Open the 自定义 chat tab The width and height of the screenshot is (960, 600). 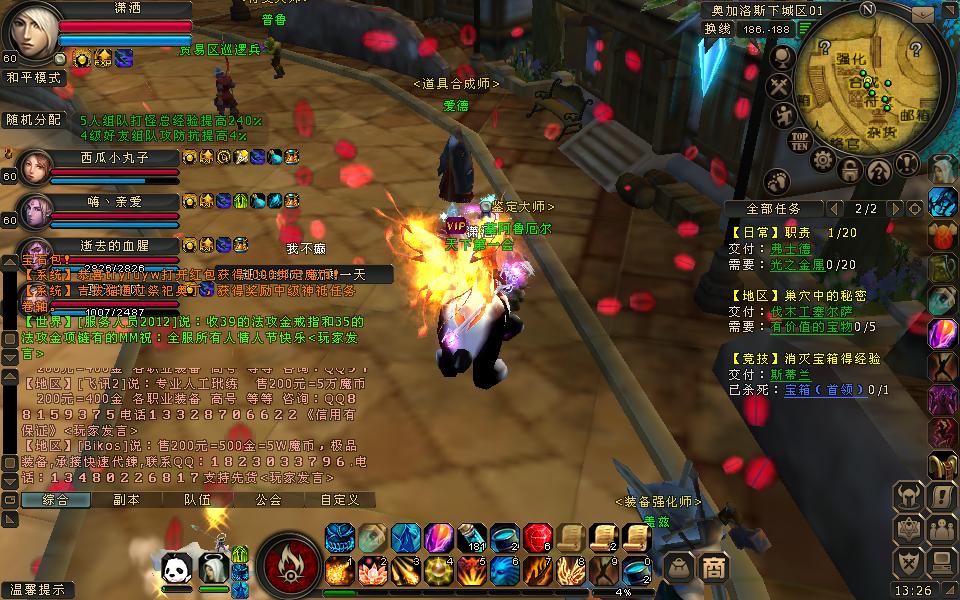point(339,500)
